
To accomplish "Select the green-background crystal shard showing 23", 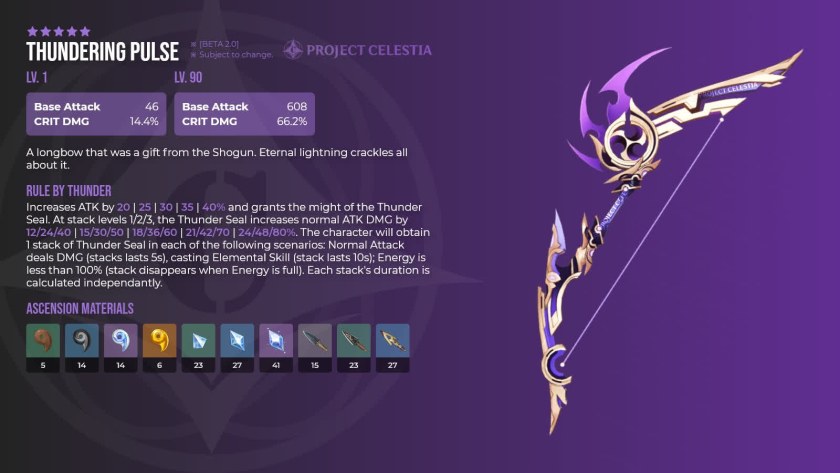I will tap(199, 343).
